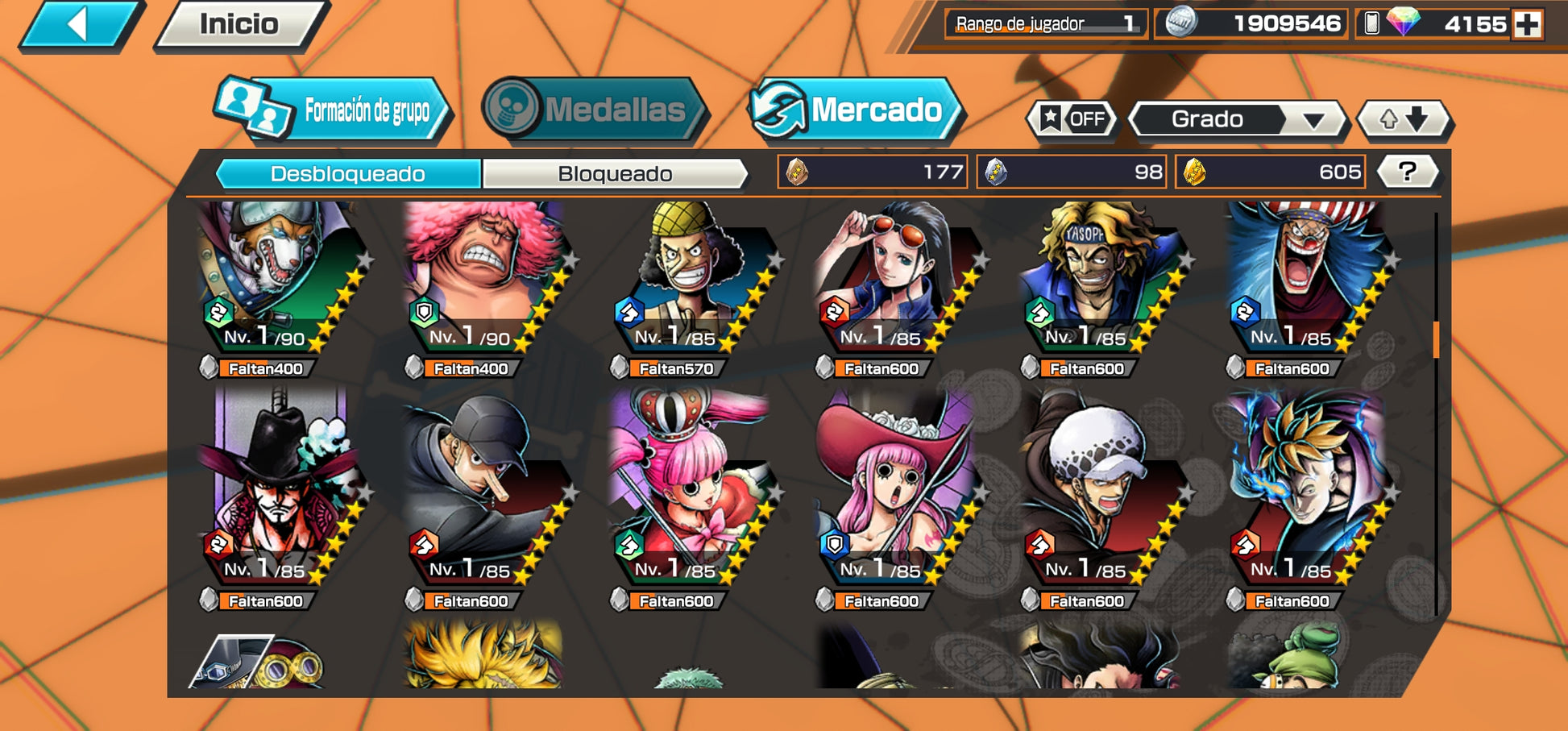Screen dimensions: 1568x731
Task: Open the Medallas section
Action: pyautogui.click(x=595, y=110)
